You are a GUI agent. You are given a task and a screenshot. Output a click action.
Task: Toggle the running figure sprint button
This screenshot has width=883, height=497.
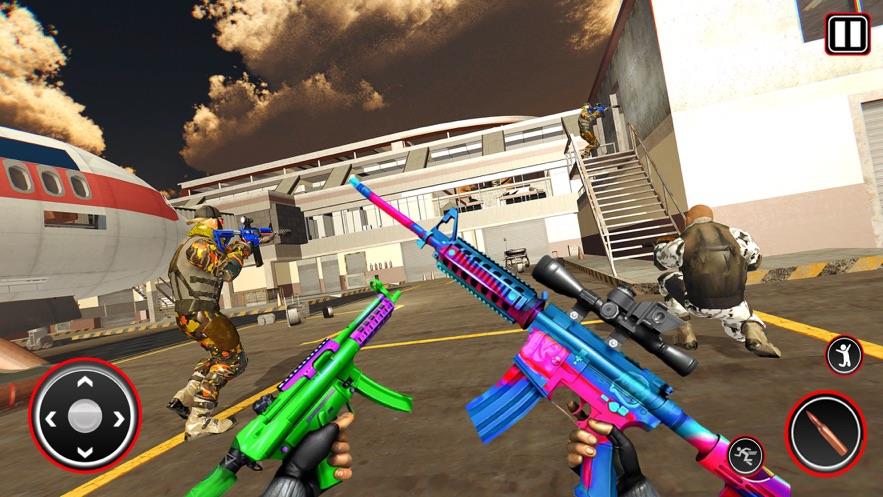(x=746, y=456)
